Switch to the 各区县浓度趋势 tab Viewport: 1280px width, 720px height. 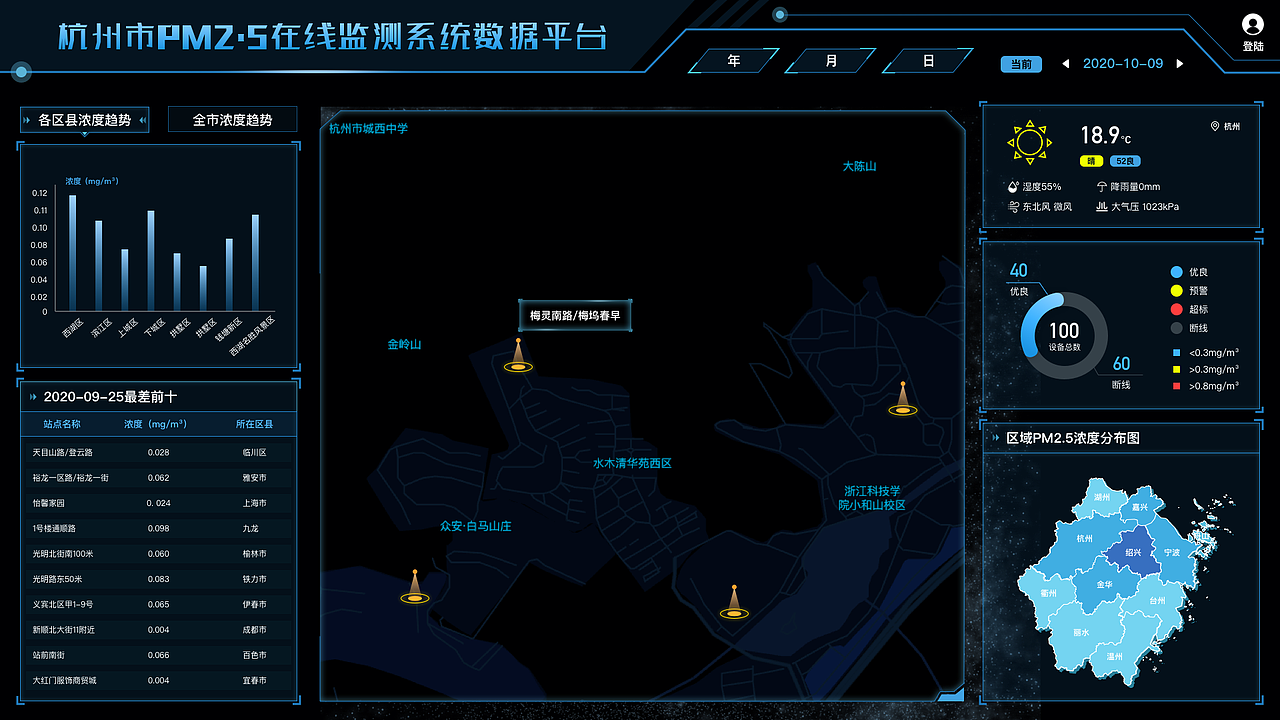[84, 119]
